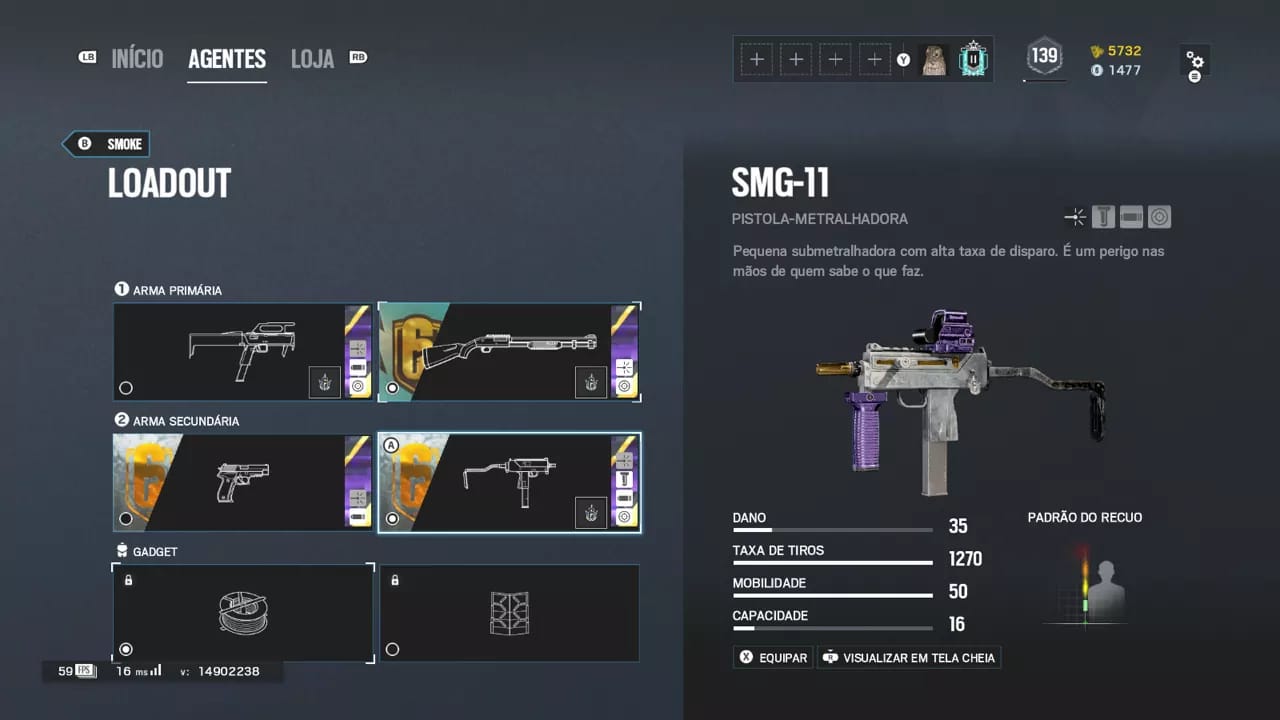Open the LB back chevron near INÍCIO
Image resolution: width=1280 pixels, height=720 pixels.
coord(87,58)
